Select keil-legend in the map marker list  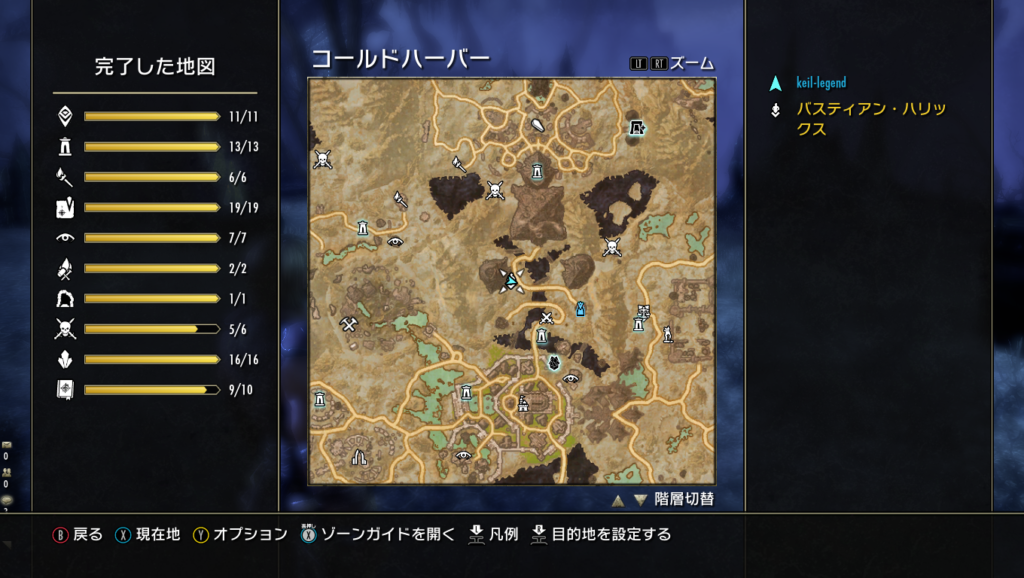821,83
